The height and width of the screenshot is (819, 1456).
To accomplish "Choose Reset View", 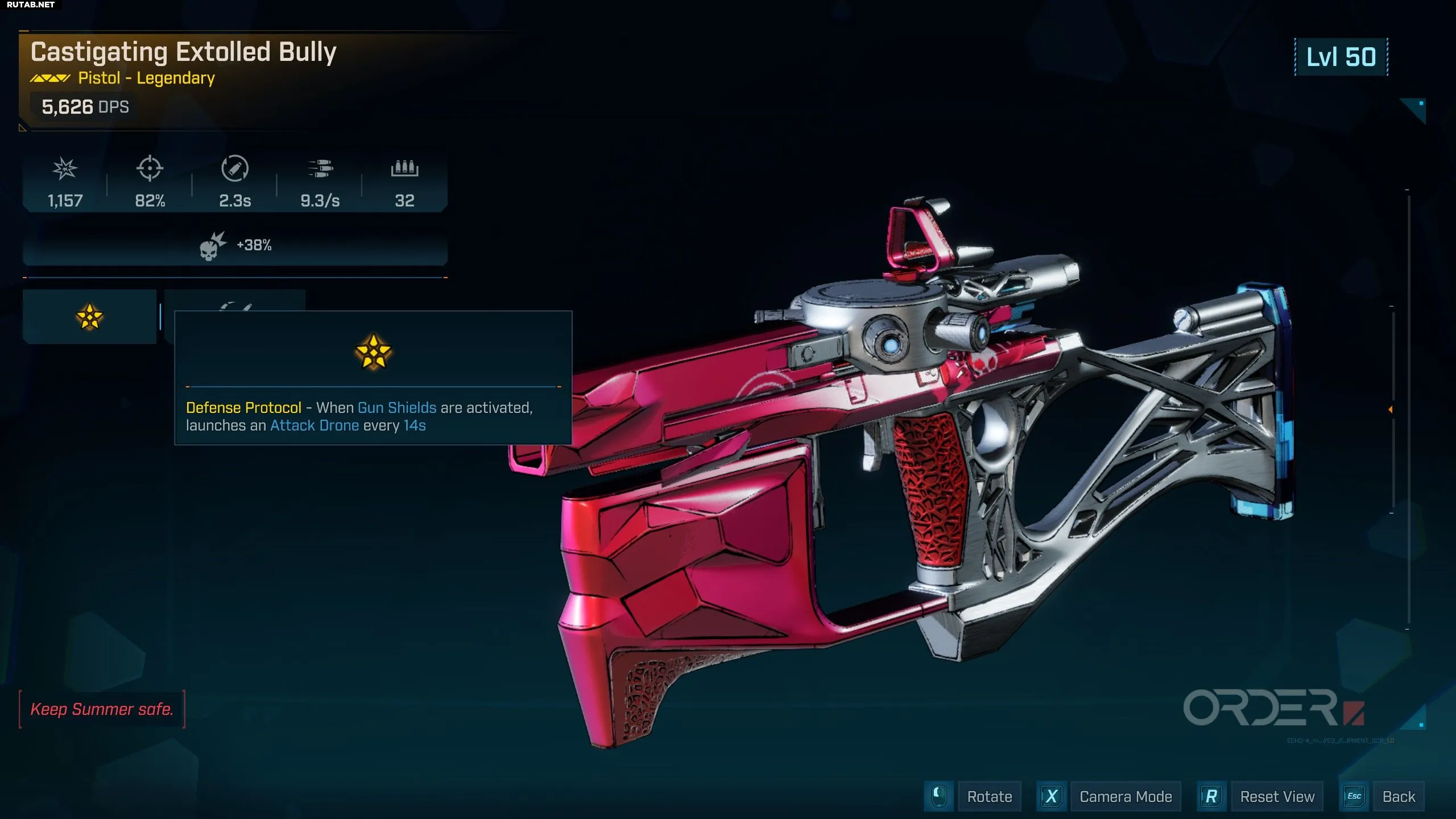I will [x=1277, y=797].
